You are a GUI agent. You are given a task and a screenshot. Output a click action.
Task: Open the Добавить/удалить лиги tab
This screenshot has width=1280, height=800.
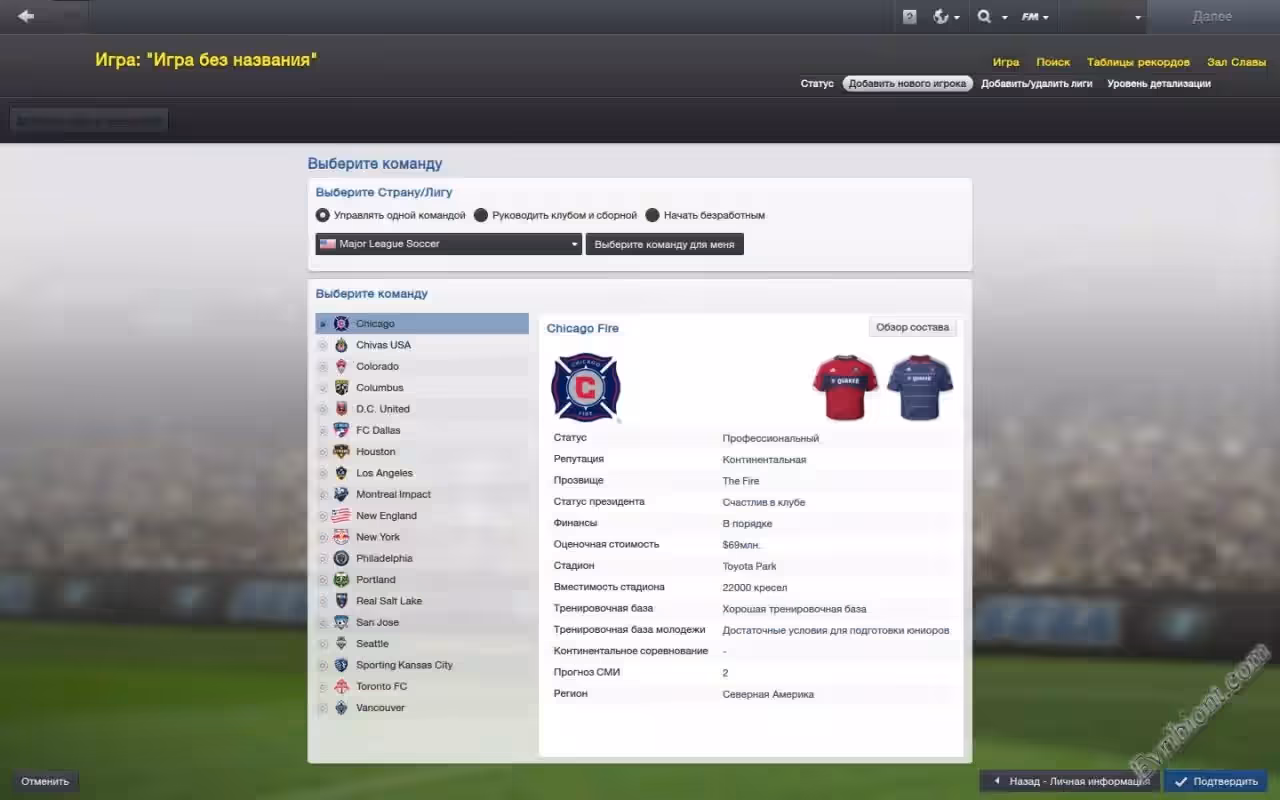(x=1036, y=84)
